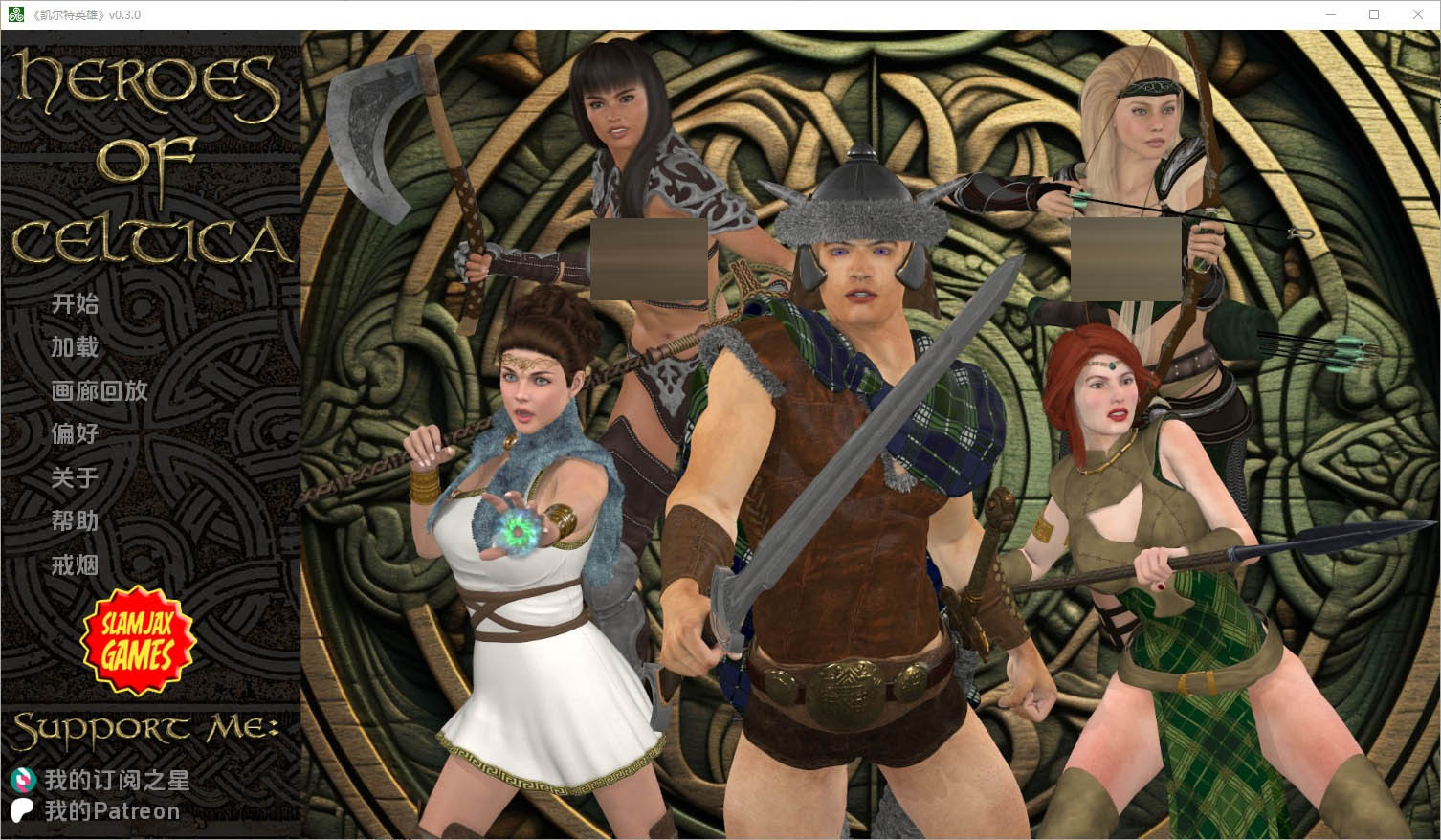Maximize the game window
Image resolution: width=1441 pixels, height=840 pixels.
1374,14
